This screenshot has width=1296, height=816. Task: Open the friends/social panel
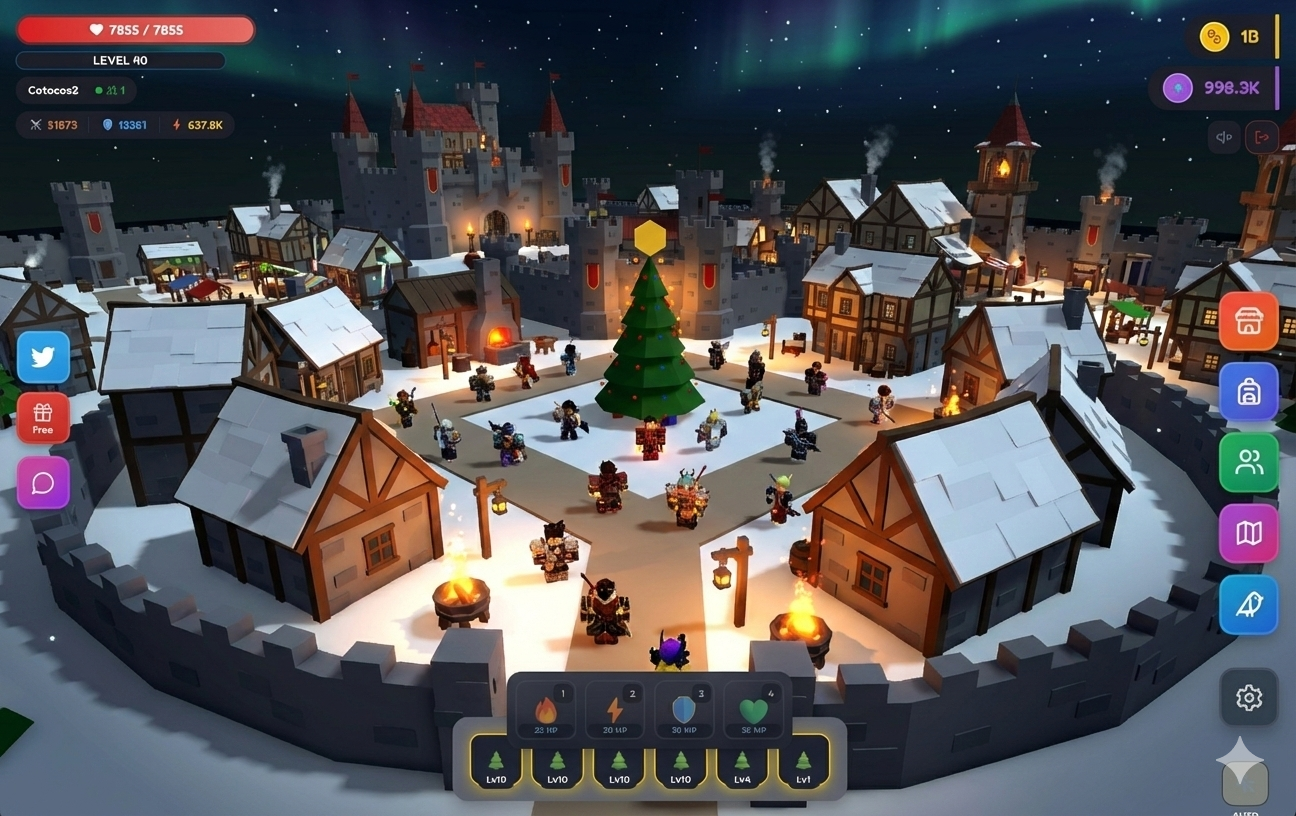click(1248, 462)
